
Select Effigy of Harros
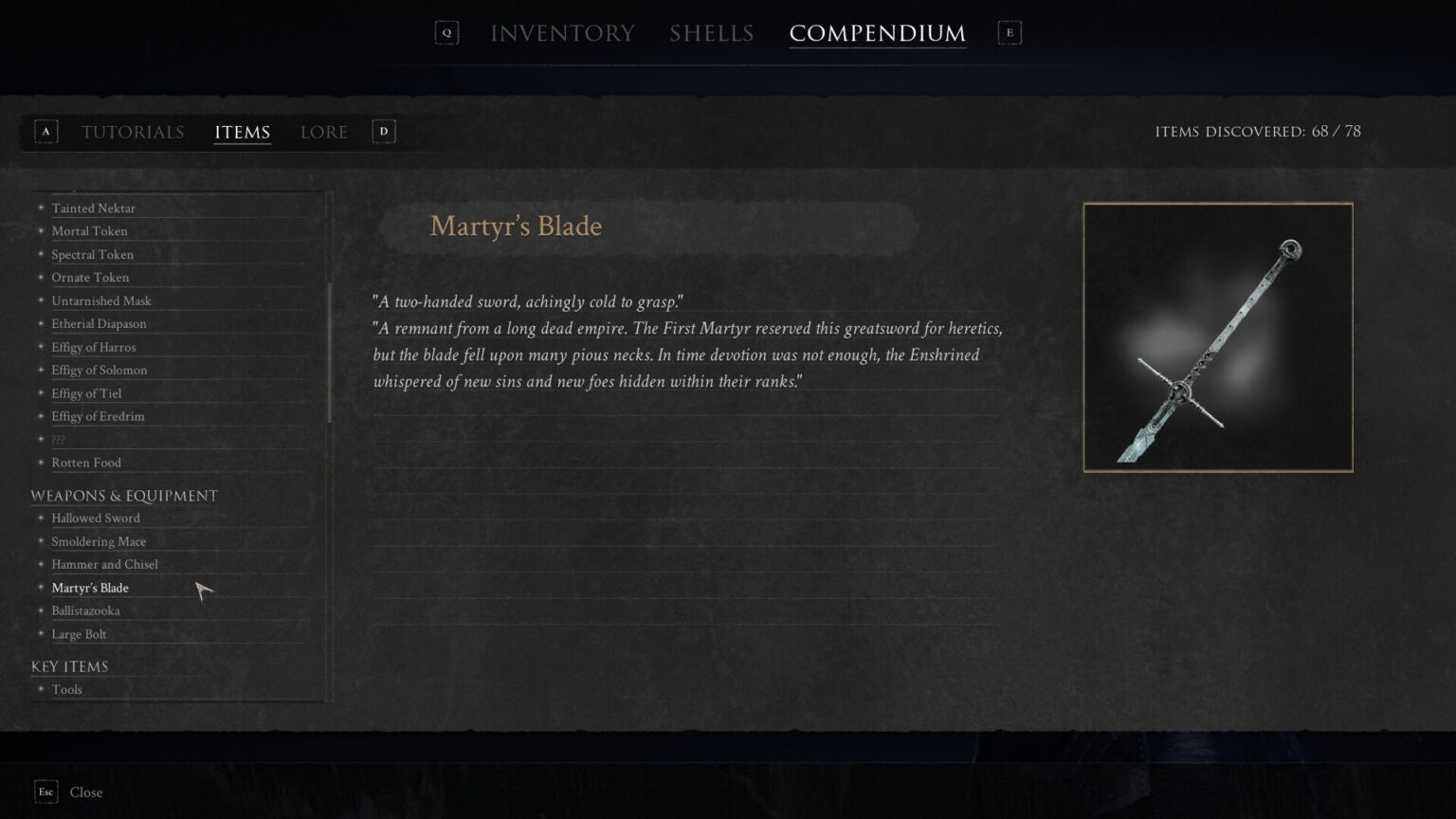click(93, 347)
